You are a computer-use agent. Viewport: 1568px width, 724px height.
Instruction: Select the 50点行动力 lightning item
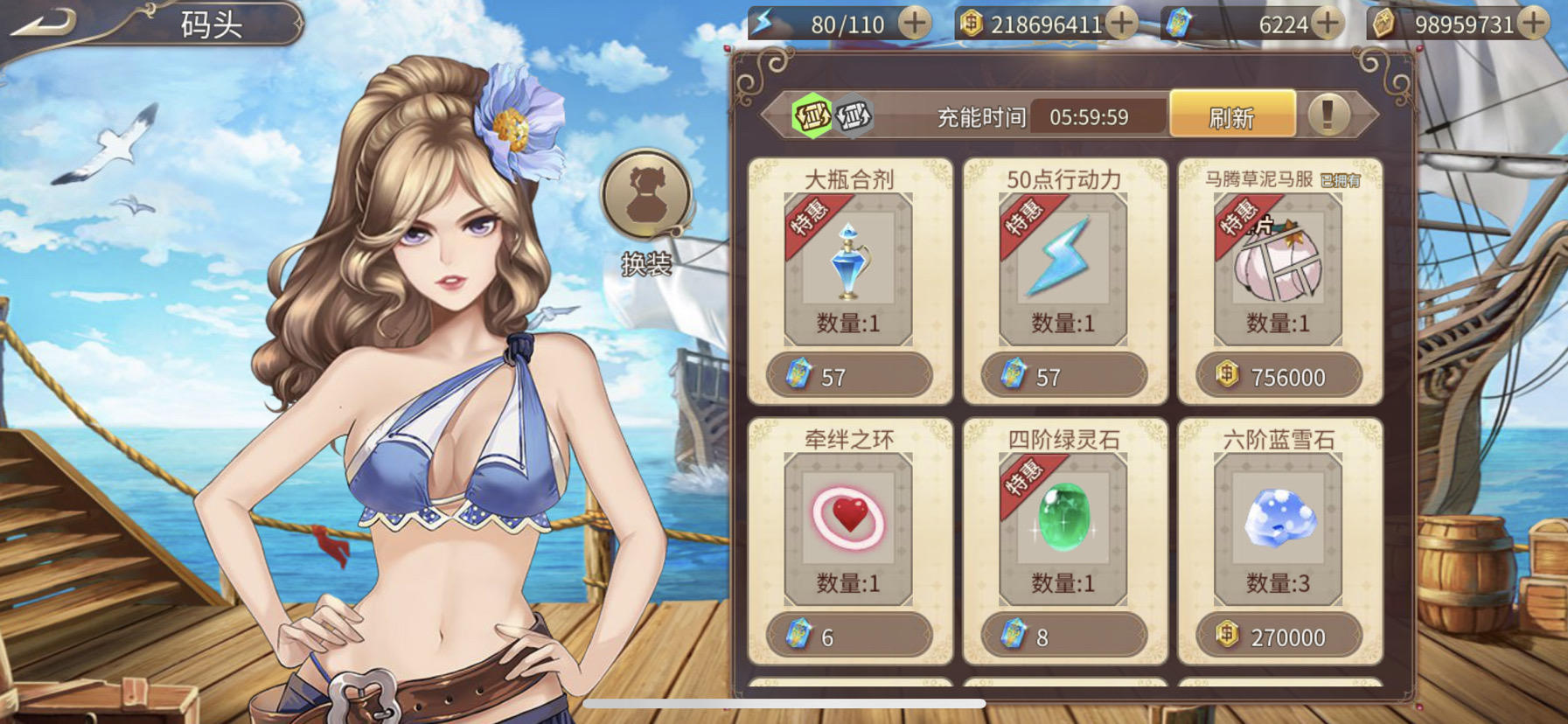point(1063,262)
